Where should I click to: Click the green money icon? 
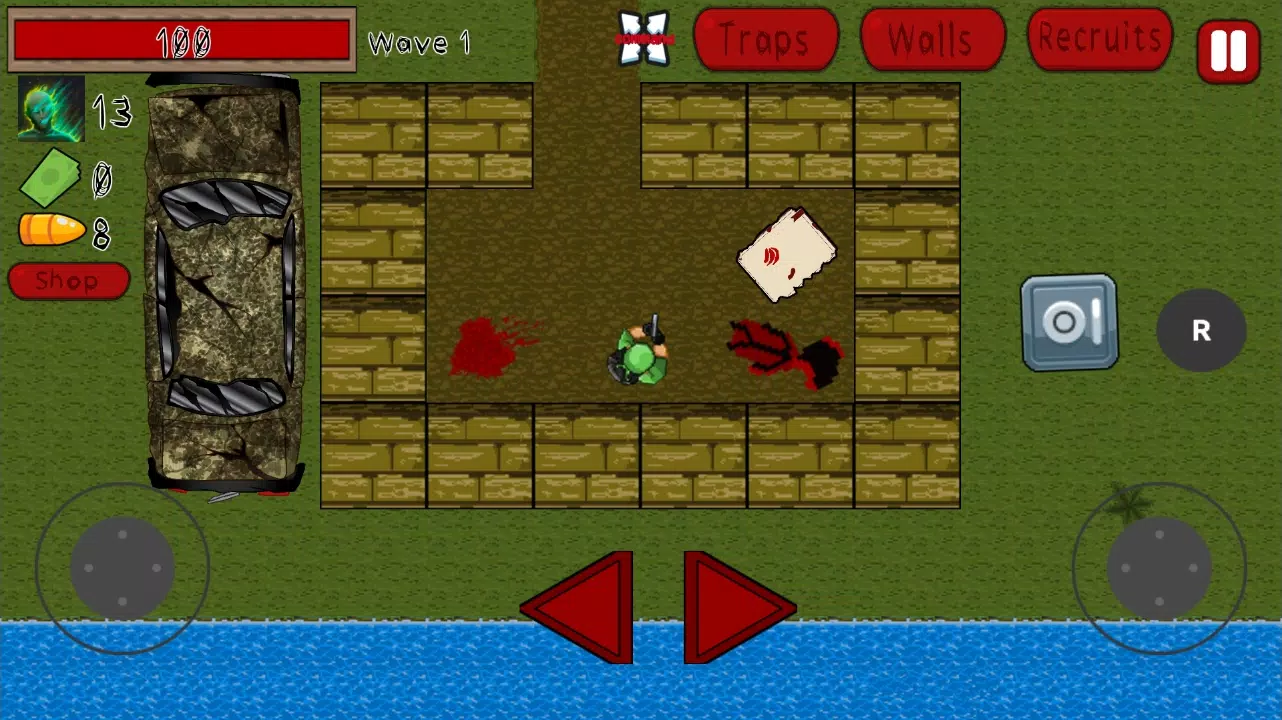(50, 178)
